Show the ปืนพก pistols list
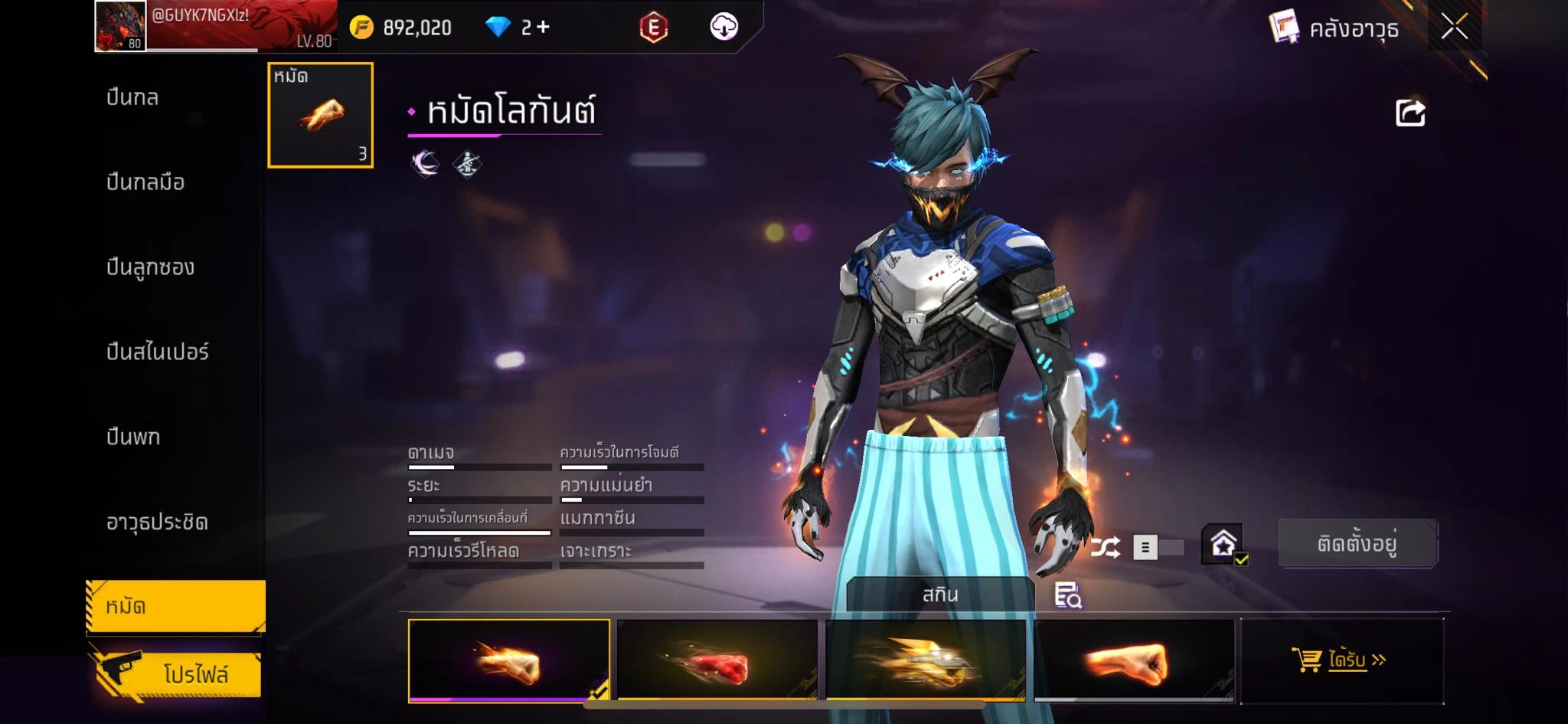This screenshot has width=1568, height=724. (133, 437)
